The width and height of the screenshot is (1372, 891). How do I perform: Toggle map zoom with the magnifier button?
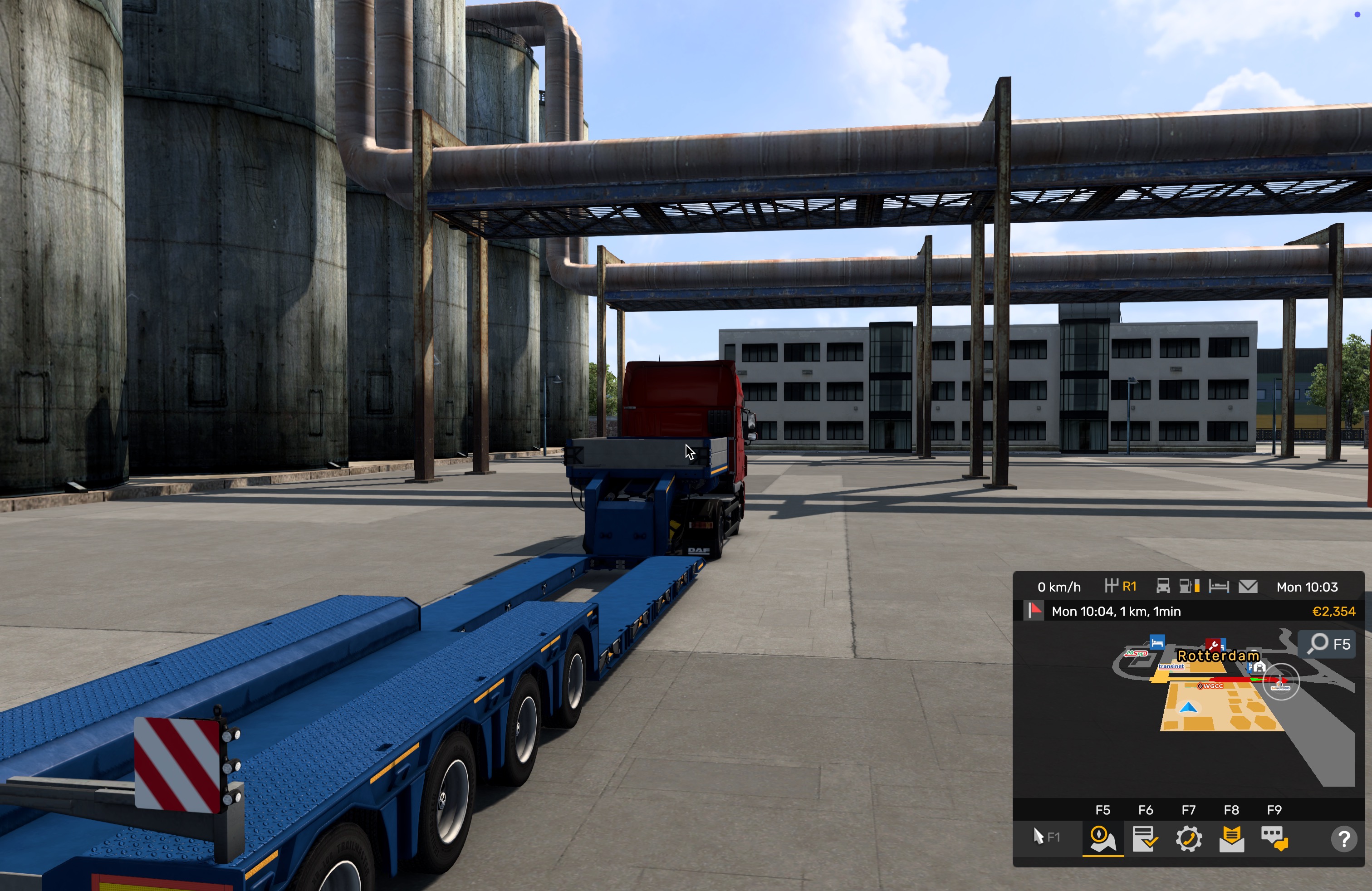pyautogui.click(x=1328, y=644)
